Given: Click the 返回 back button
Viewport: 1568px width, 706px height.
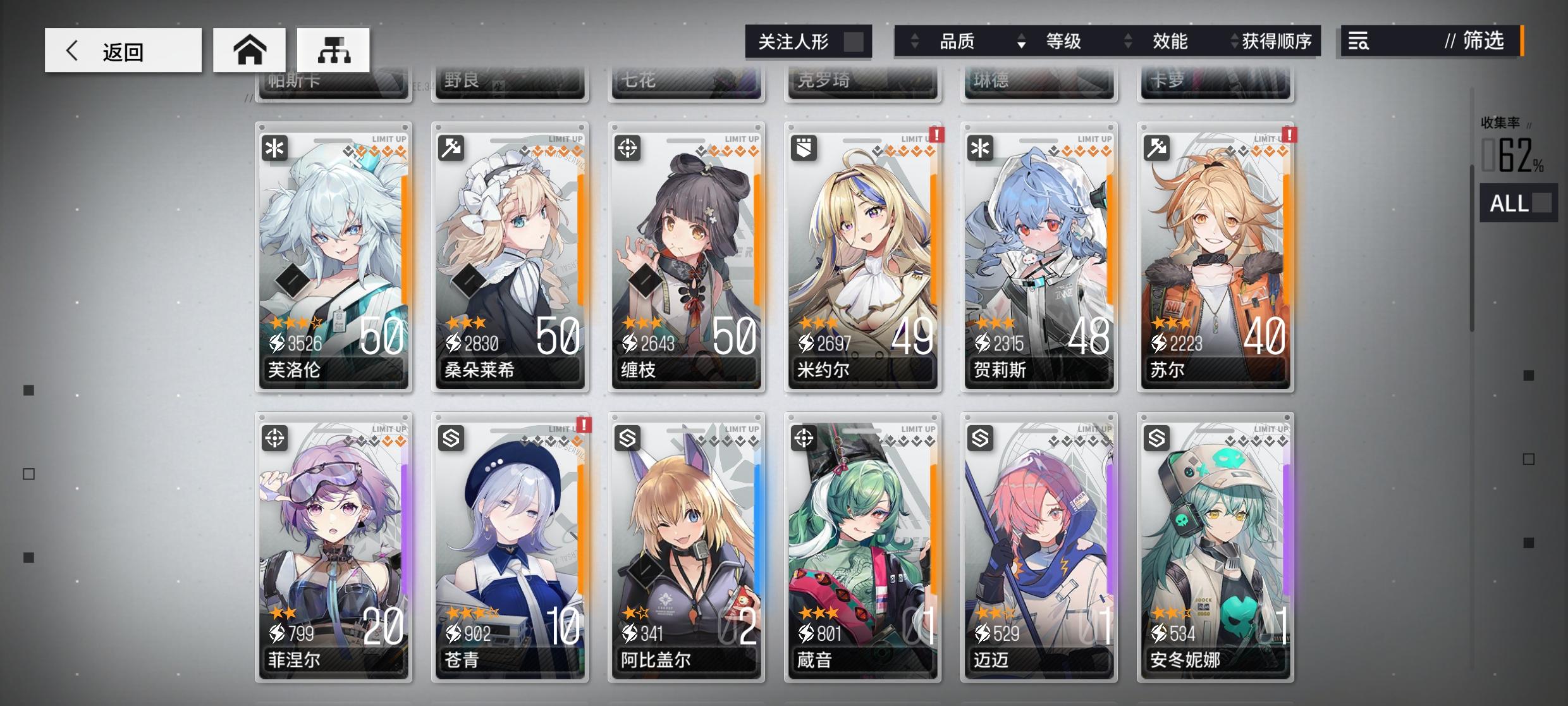Looking at the screenshot, I should coord(122,50).
